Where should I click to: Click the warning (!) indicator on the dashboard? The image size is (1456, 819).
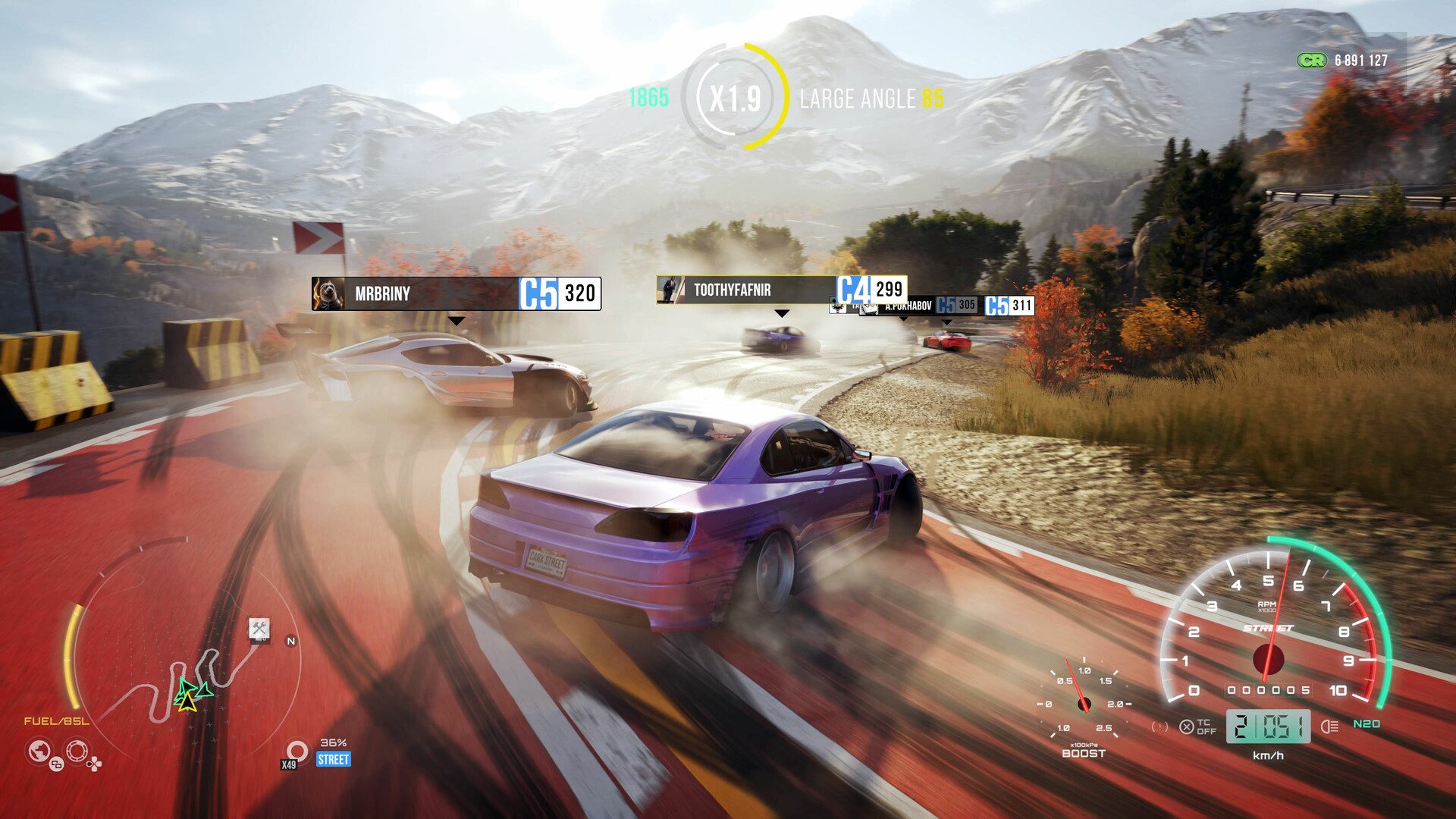(x=1159, y=727)
